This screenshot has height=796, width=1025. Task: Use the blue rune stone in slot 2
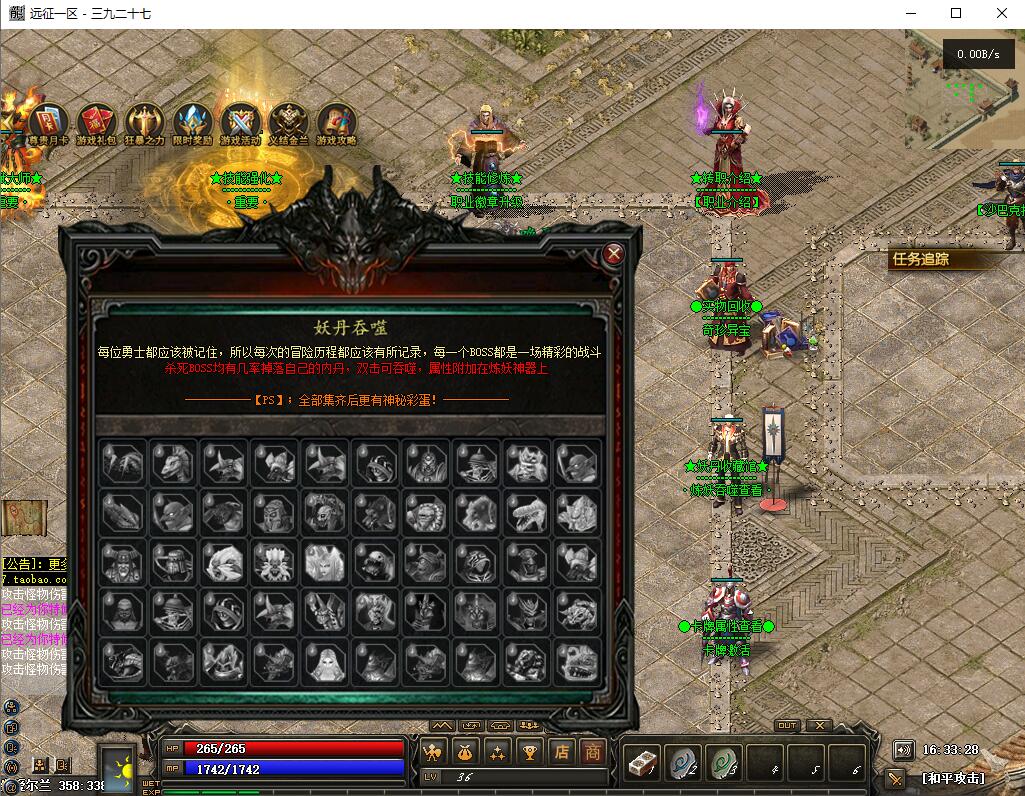(682, 763)
